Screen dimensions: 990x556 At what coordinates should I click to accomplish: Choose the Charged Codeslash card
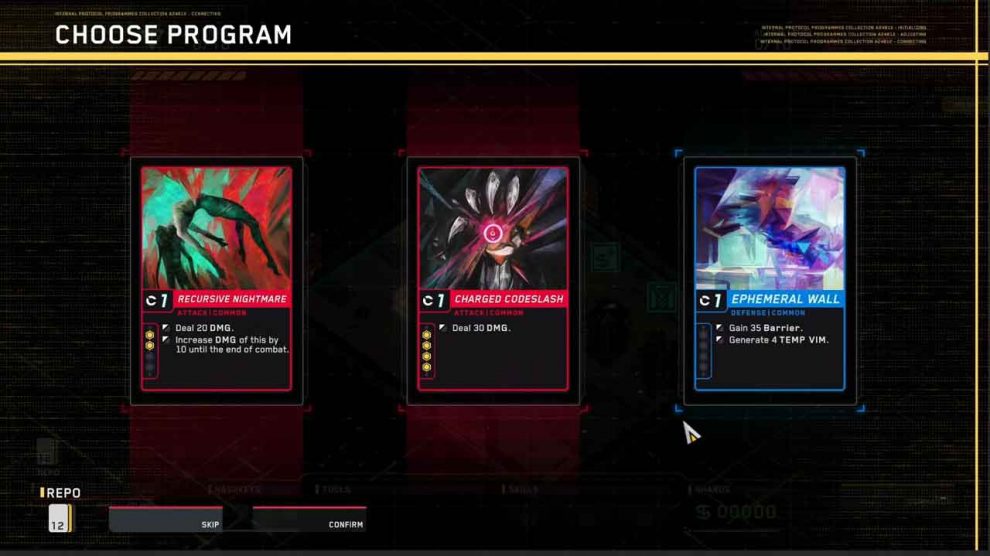coord(493,279)
